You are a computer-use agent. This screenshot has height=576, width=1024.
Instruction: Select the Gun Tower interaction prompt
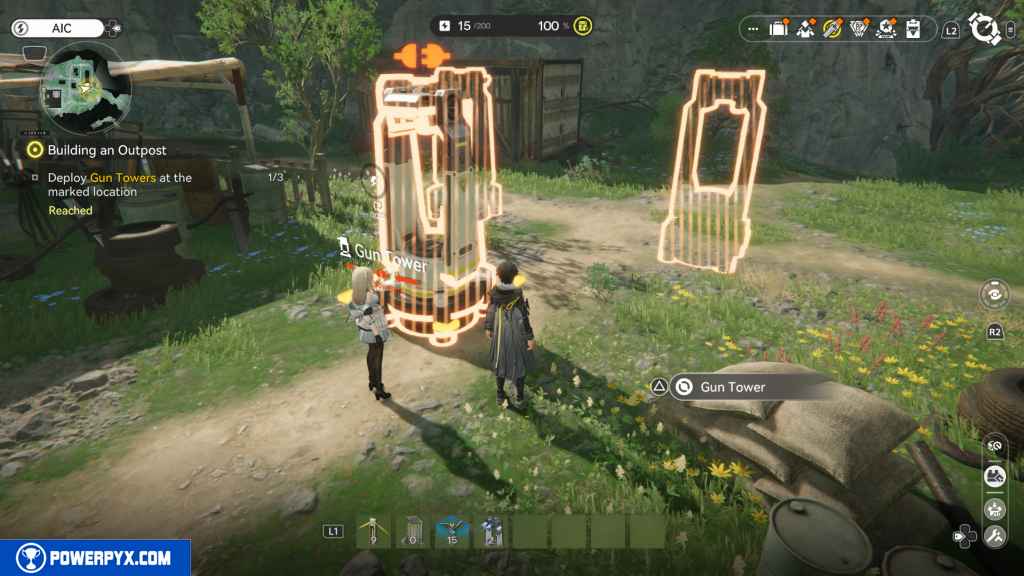(732, 387)
